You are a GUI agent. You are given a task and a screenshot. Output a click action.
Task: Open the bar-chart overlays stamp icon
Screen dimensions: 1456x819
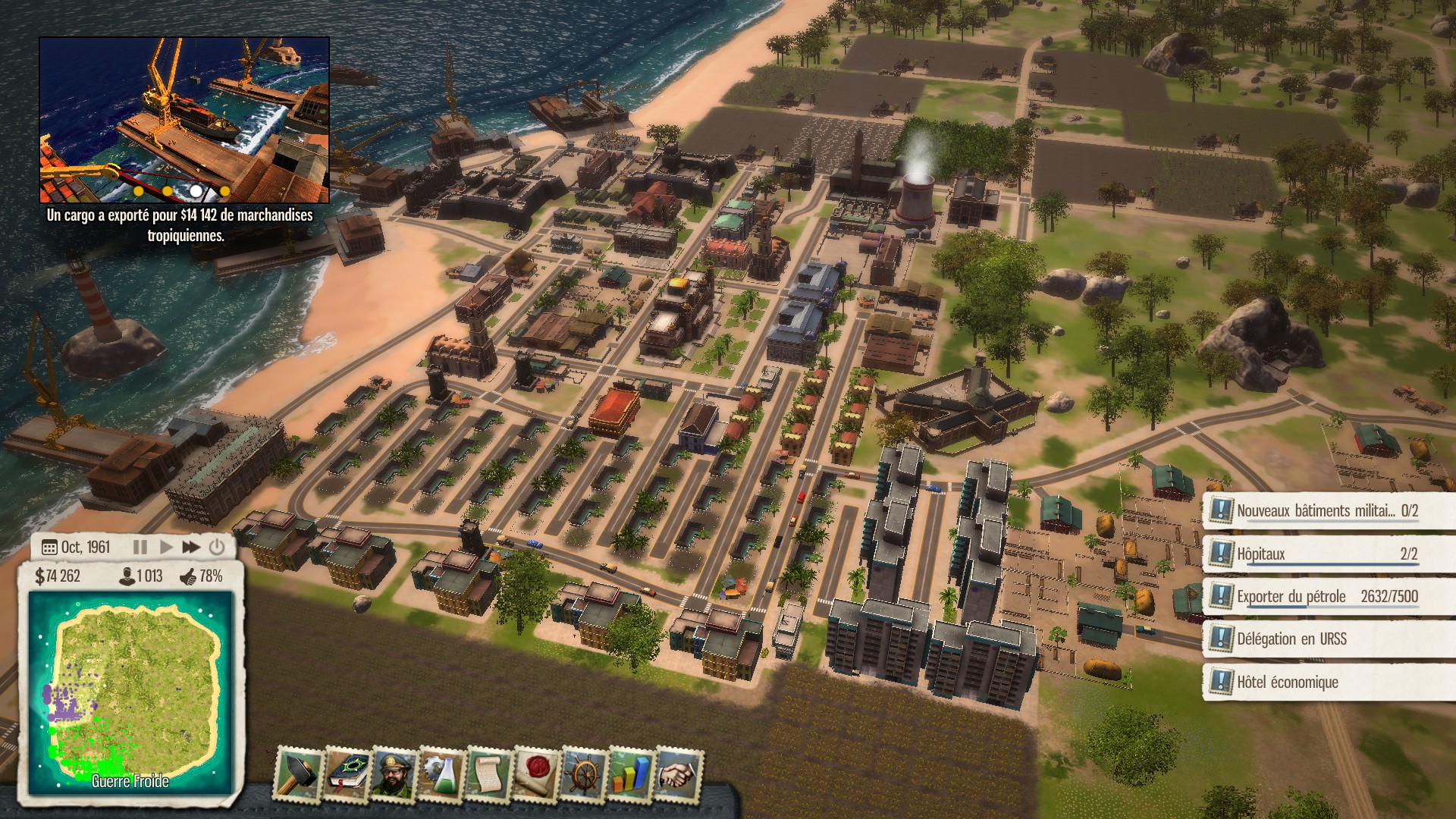tap(632, 773)
